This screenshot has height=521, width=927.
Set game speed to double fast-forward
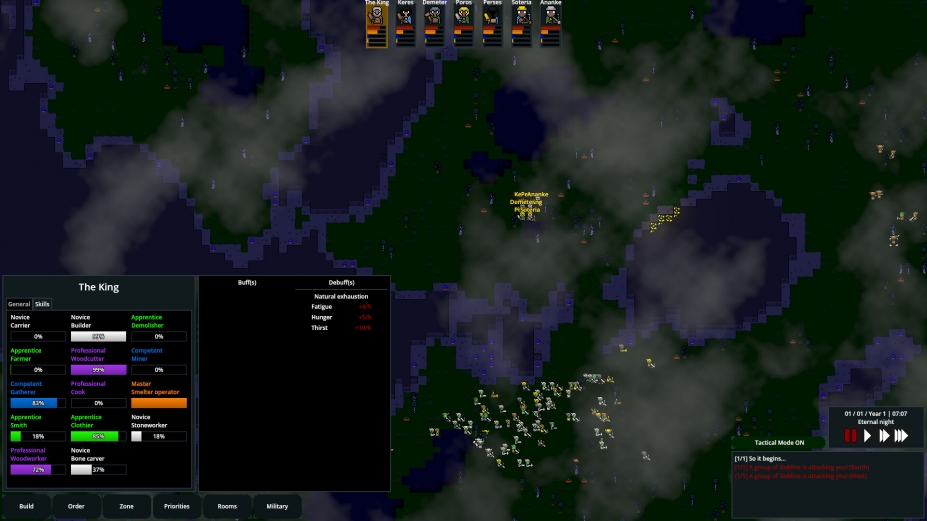coord(884,435)
